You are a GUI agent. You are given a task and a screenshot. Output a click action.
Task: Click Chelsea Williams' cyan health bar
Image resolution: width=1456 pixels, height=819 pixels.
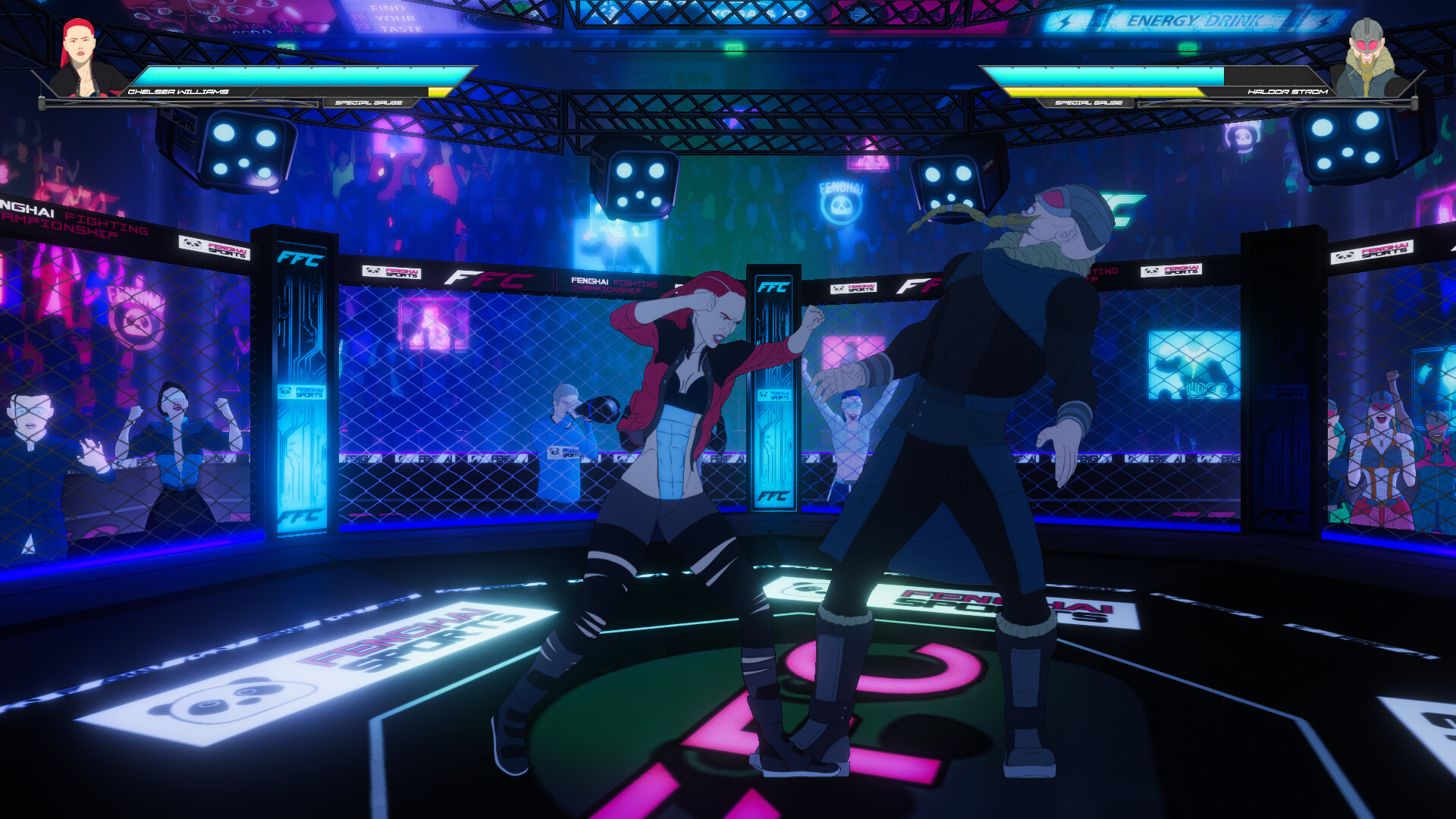click(296, 76)
